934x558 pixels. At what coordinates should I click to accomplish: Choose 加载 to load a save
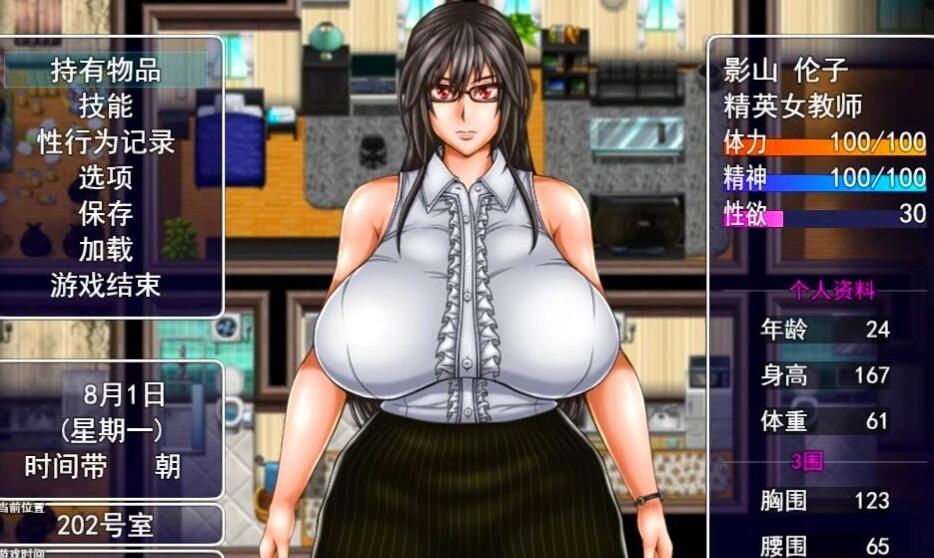coord(106,250)
